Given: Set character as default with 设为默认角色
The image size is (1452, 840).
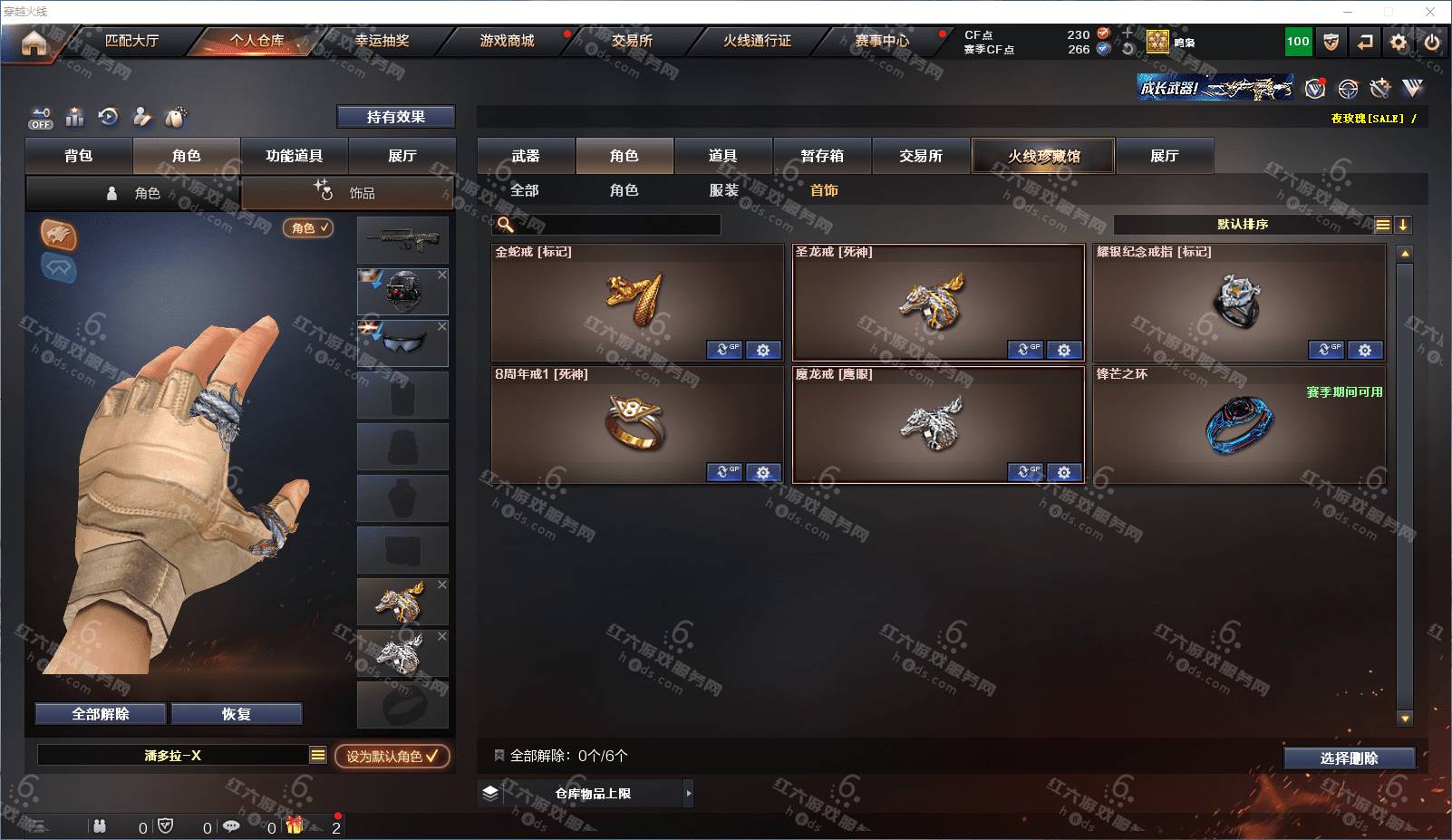Looking at the screenshot, I should [392, 756].
